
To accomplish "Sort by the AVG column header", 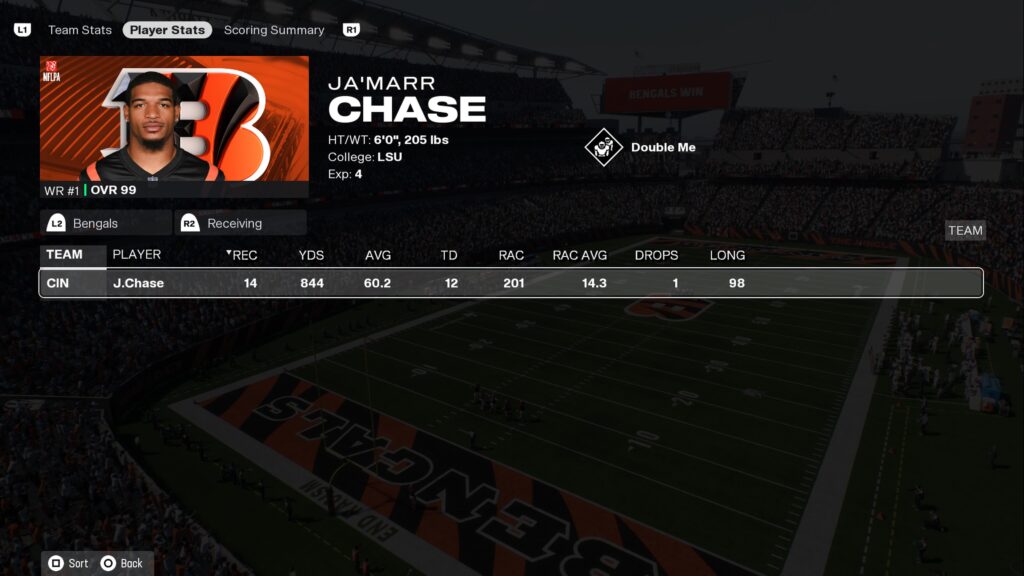I will click(x=378, y=255).
